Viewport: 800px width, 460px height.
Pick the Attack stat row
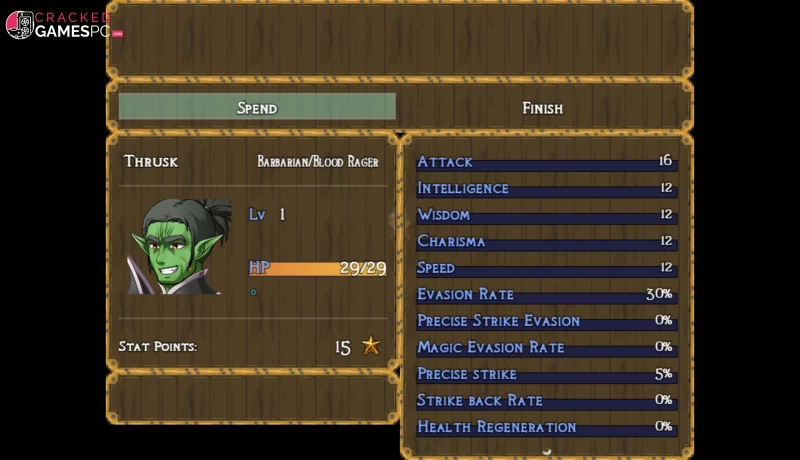pyautogui.click(x=545, y=162)
